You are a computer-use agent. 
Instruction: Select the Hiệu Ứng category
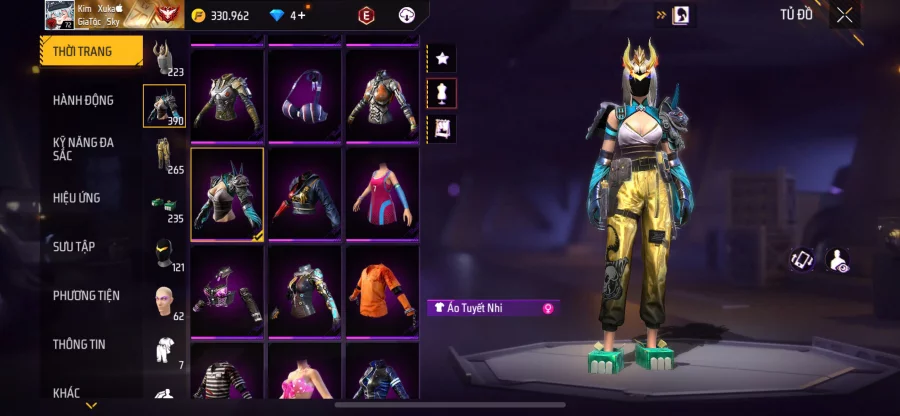tap(78, 198)
